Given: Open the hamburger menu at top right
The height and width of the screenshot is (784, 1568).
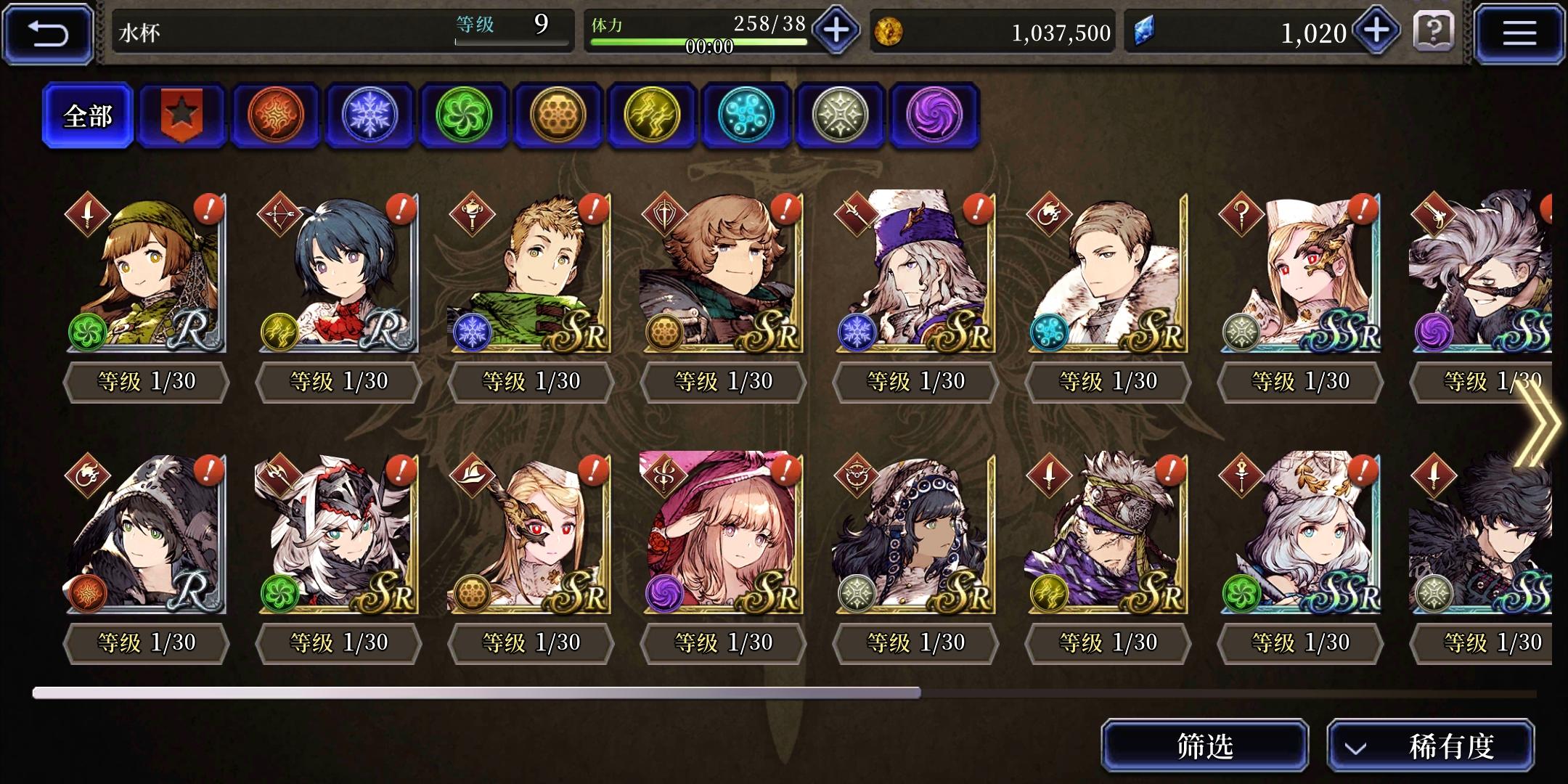Looking at the screenshot, I should pos(1519,32).
